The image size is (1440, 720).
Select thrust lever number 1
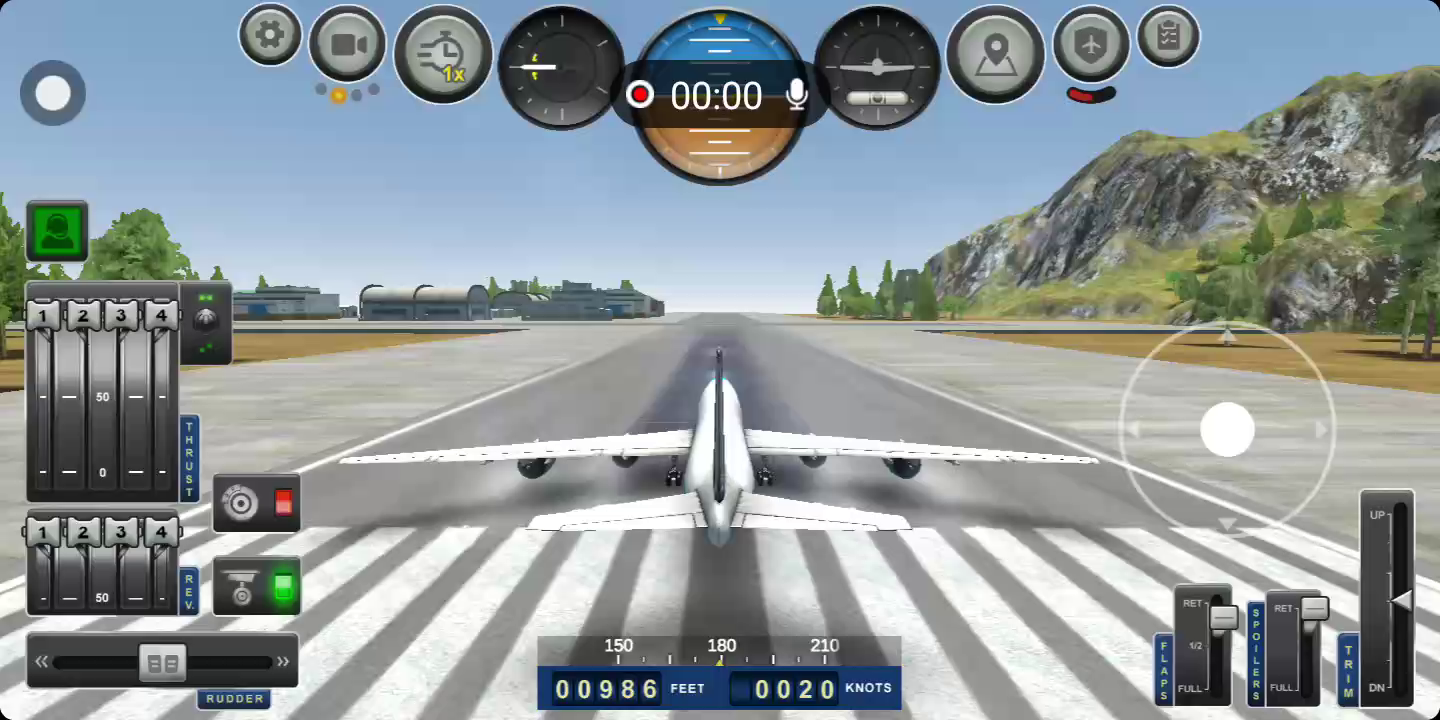(42, 316)
